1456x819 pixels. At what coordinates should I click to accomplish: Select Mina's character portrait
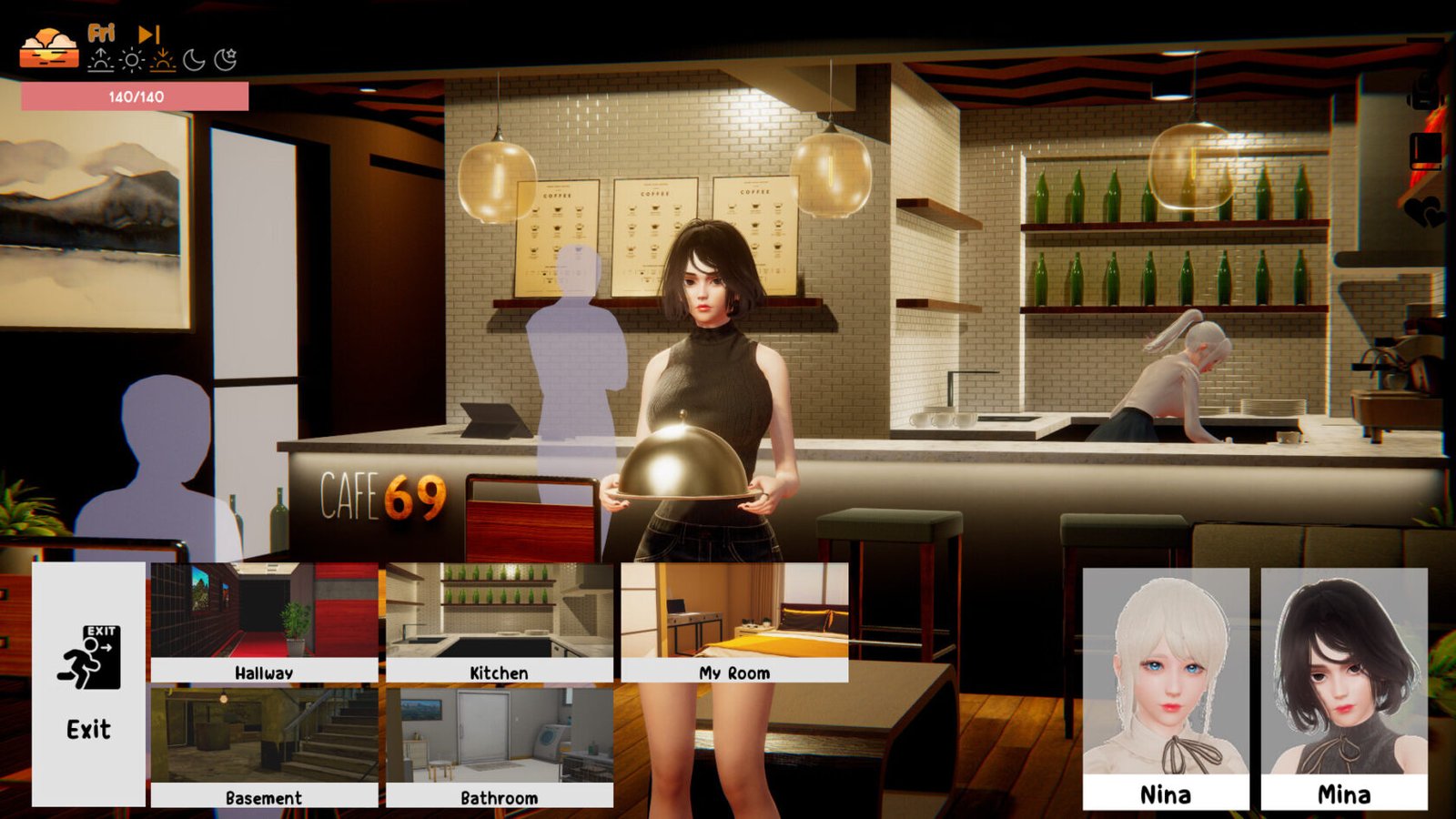pos(1344,688)
